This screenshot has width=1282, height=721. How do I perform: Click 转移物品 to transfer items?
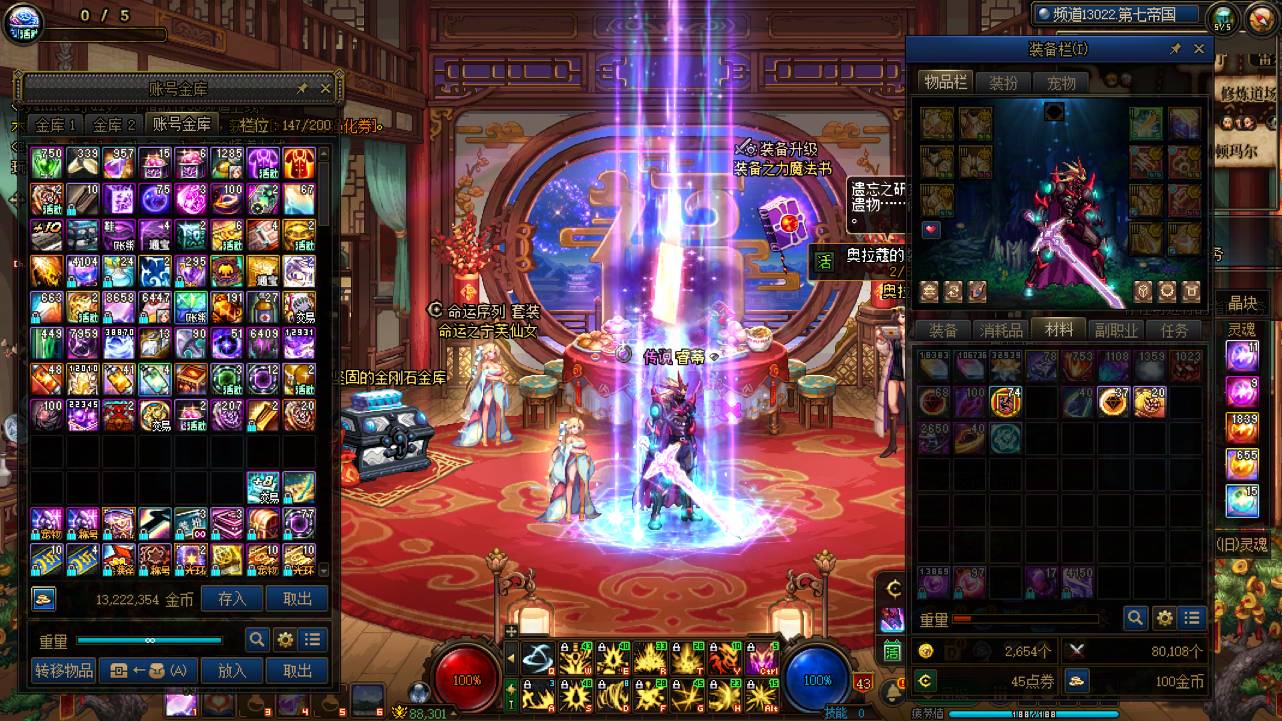pyautogui.click(x=63, y=671)
